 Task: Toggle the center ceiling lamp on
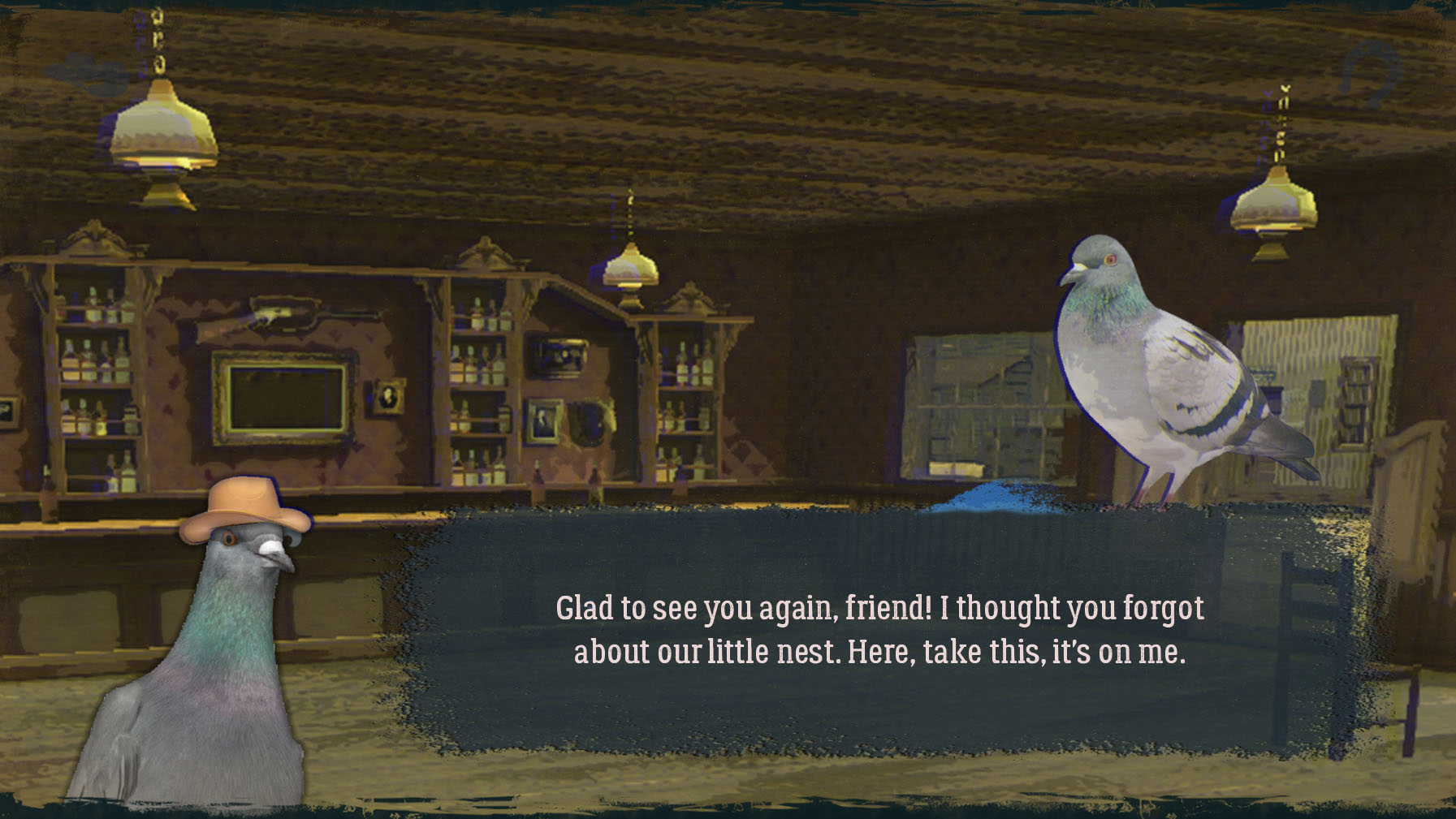pyautogui.click(x=629, y=268)
